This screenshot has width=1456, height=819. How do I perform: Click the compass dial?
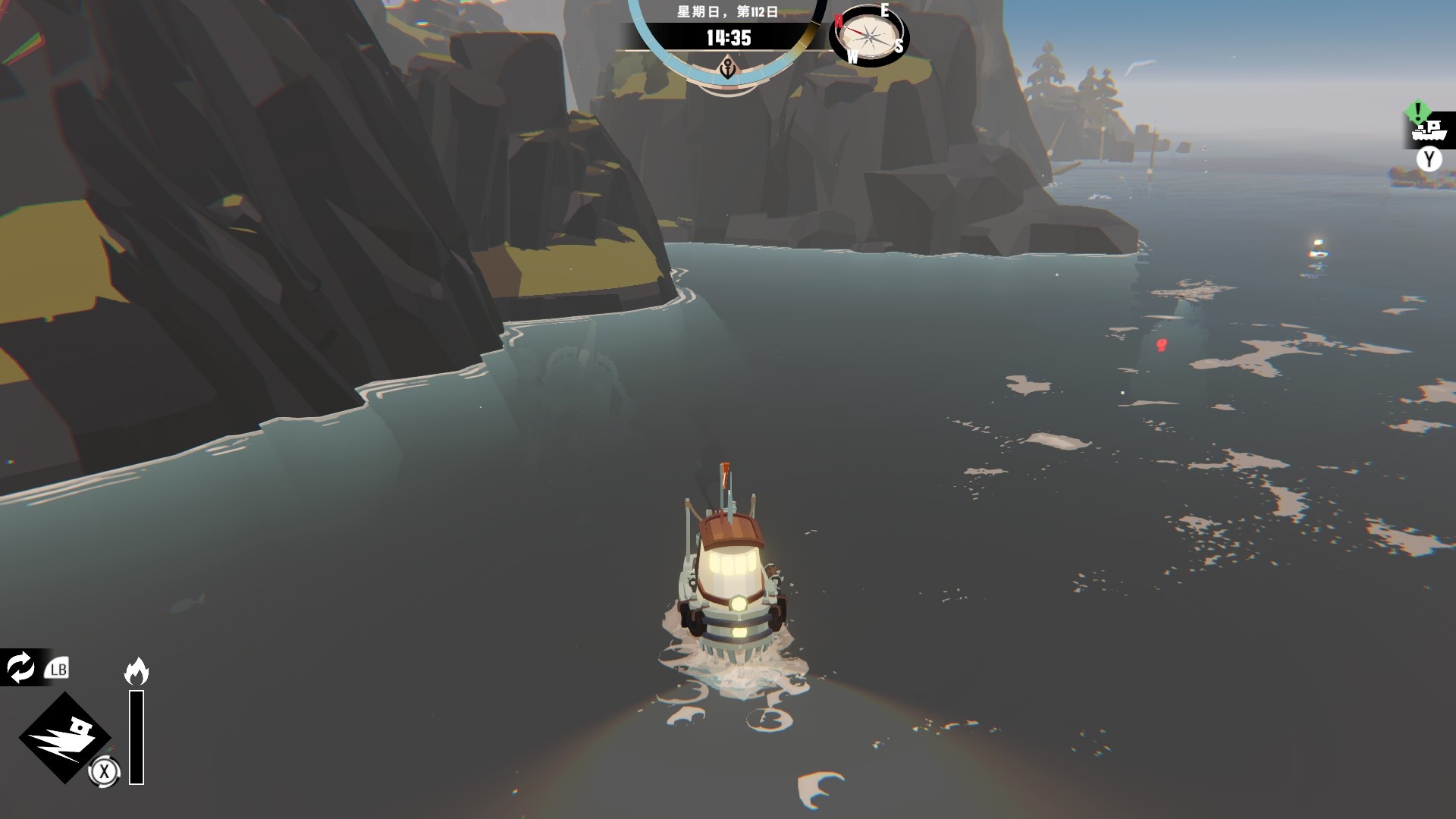[869, 34]
